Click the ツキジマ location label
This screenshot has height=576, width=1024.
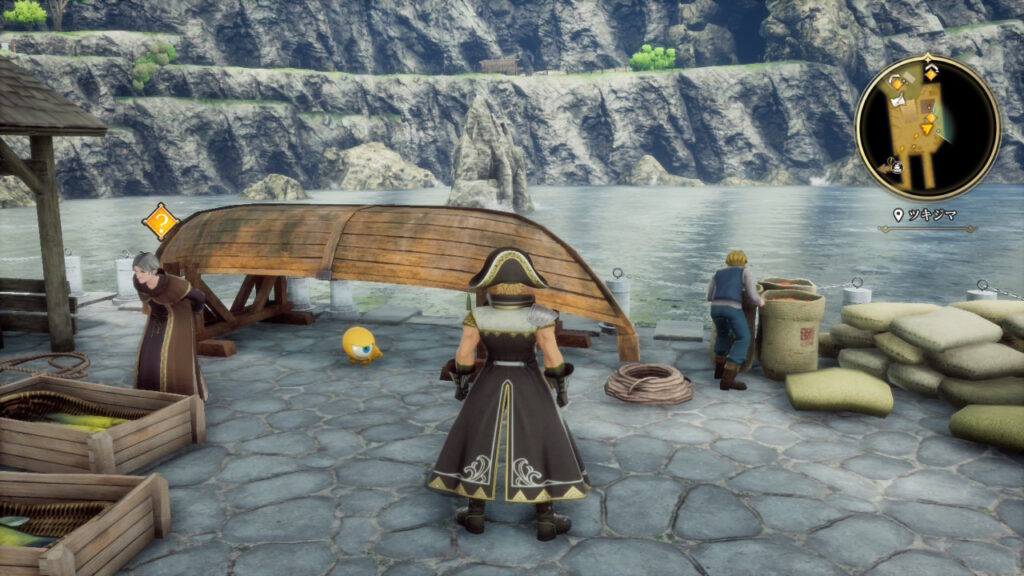tap(931, 214)
